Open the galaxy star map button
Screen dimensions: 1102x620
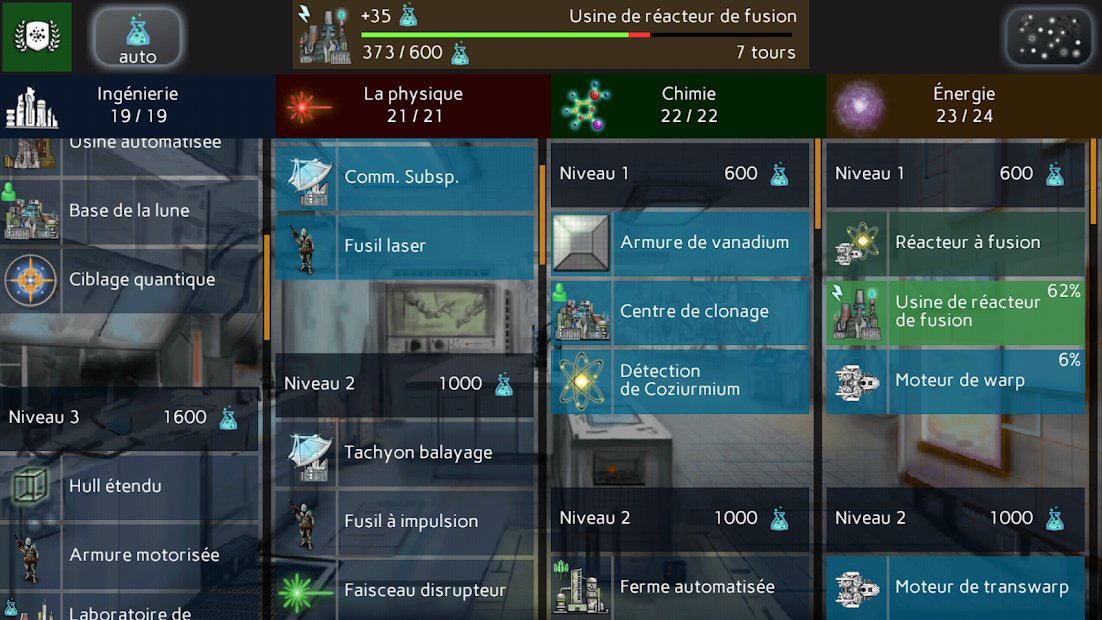click(1049, 37)
